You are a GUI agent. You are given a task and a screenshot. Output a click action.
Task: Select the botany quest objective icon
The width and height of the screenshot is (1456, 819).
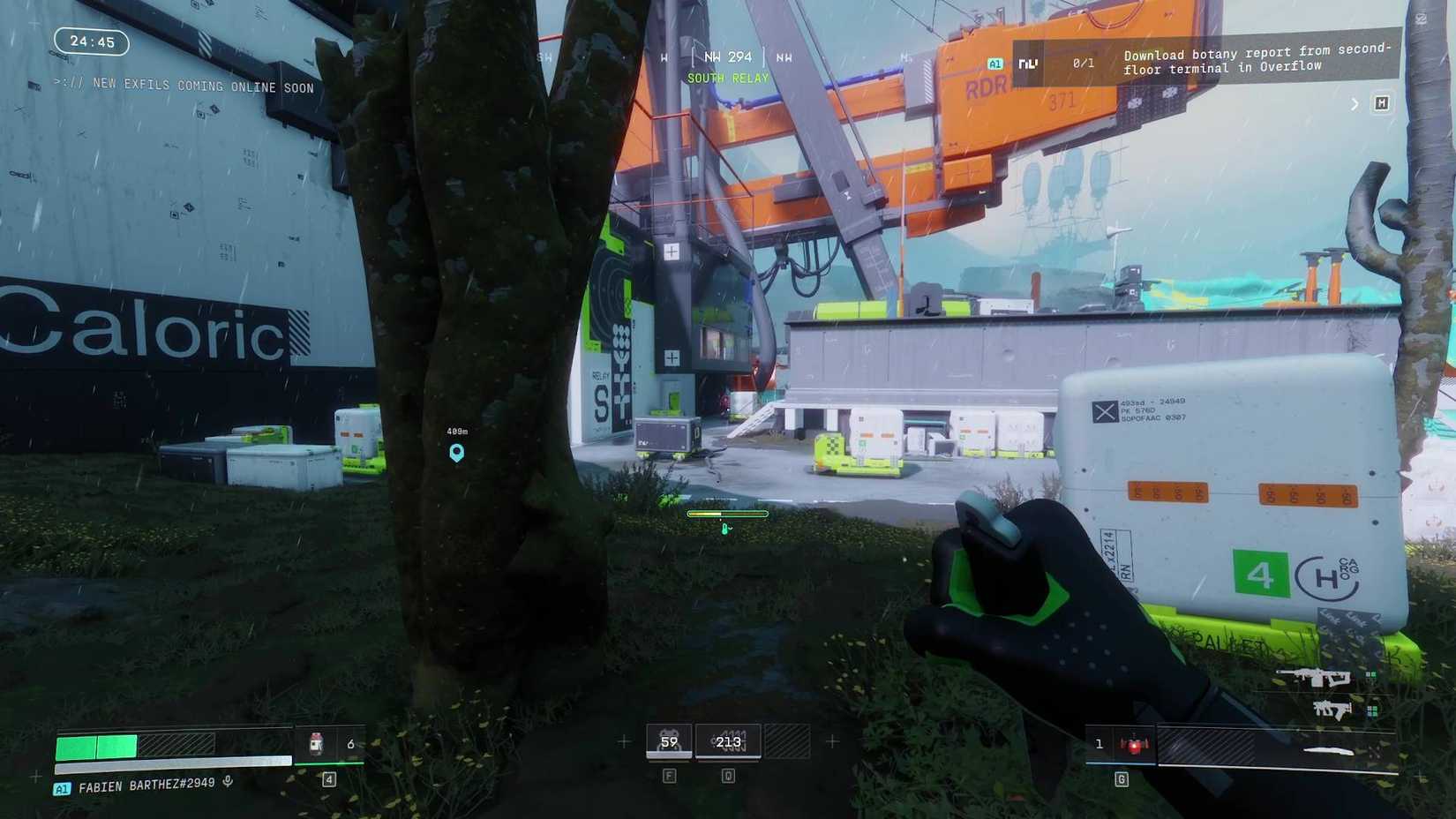point(1029,63)
